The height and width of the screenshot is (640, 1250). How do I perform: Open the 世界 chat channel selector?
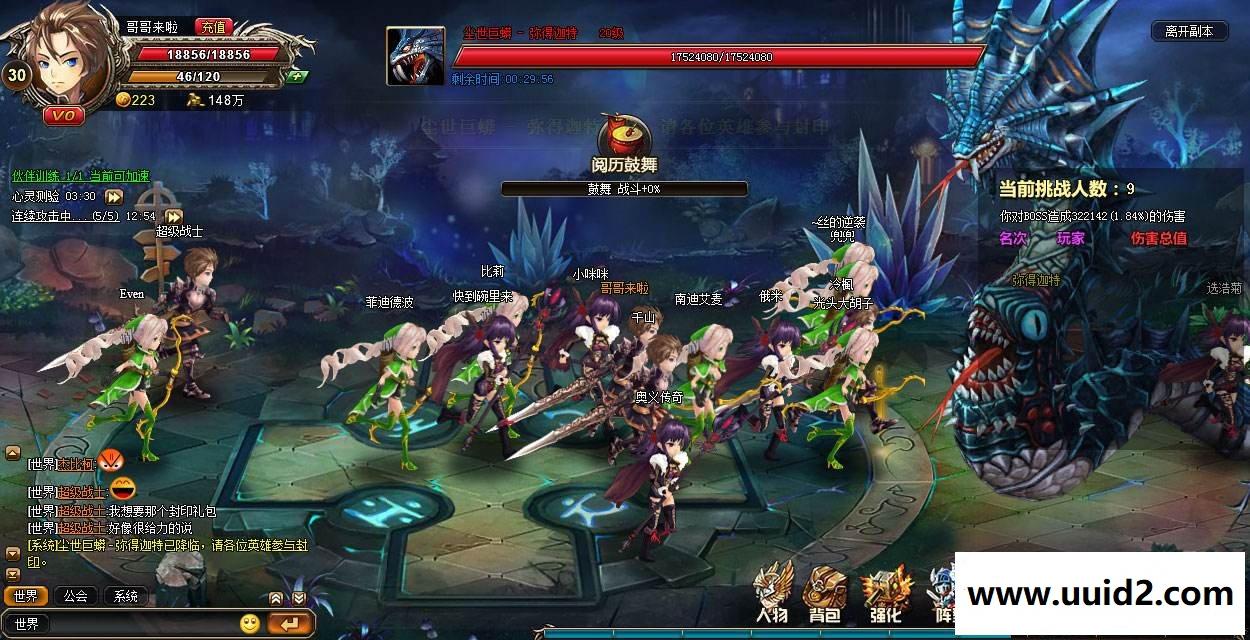point(28,624)
